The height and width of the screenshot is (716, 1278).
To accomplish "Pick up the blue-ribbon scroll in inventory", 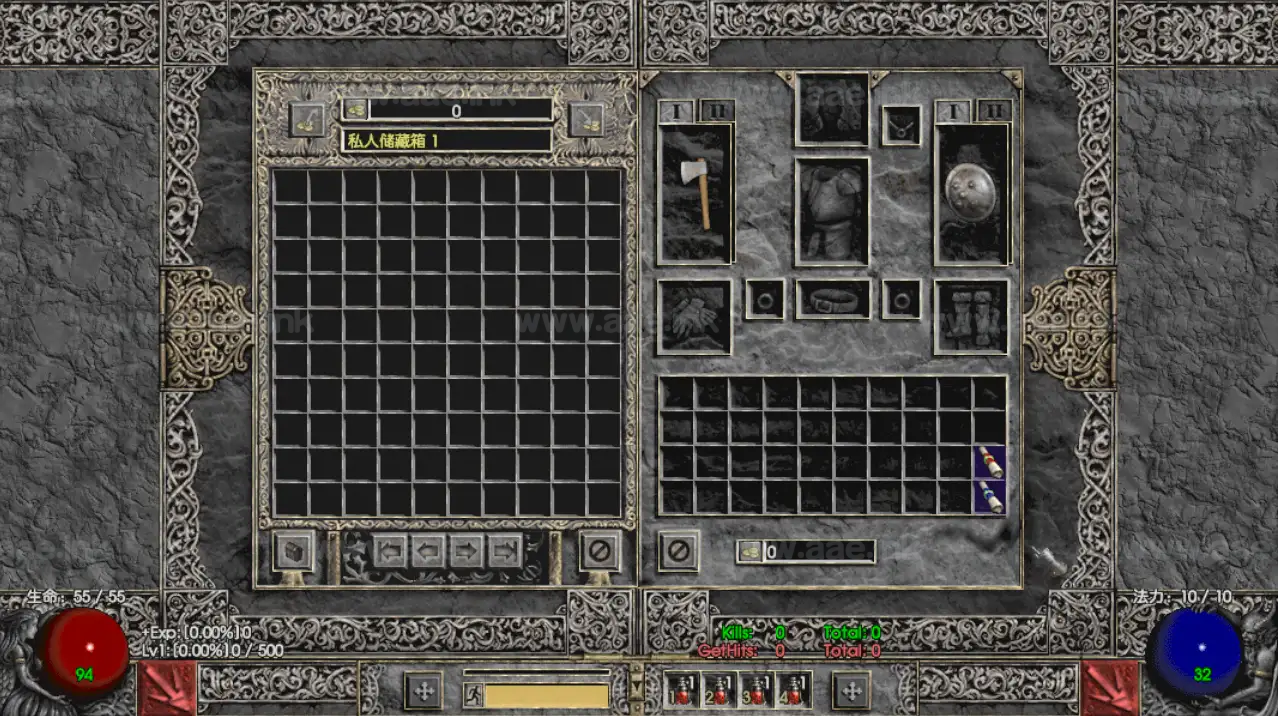I will pos(990,496).
